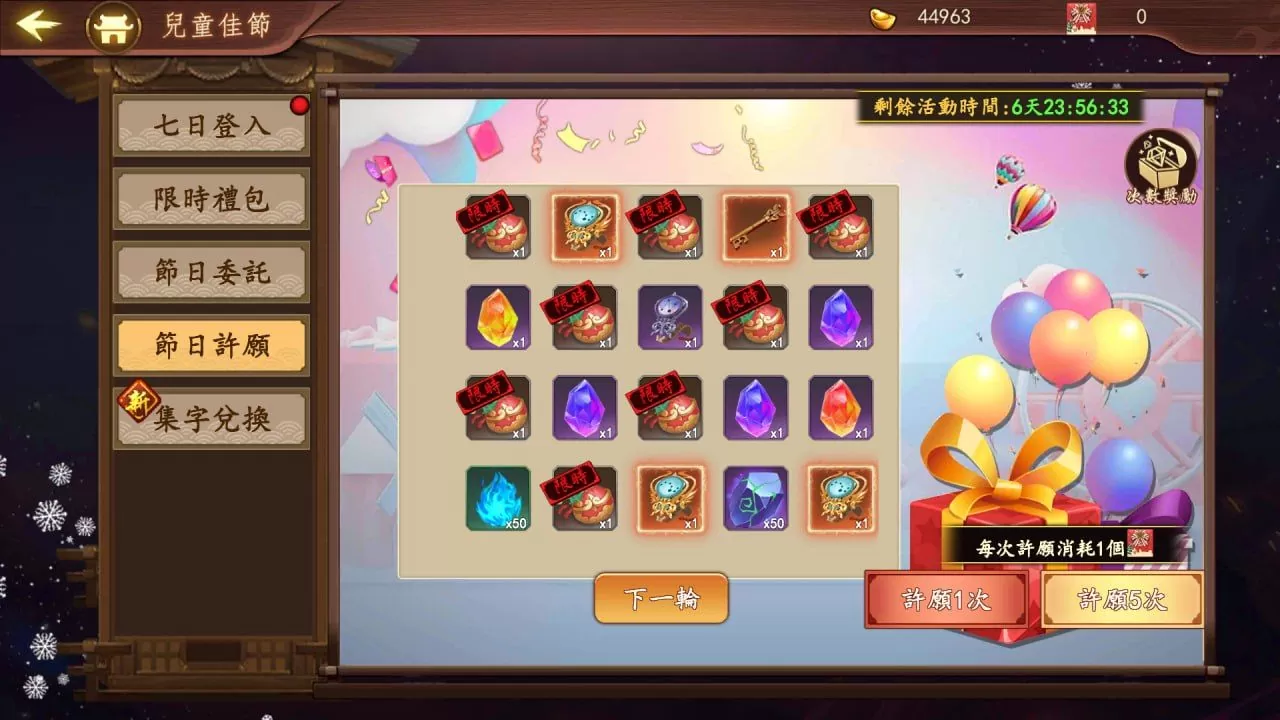Make five wishes with 許願5次
This screenshot has height=720, width=1280.
pos(1122,599)
